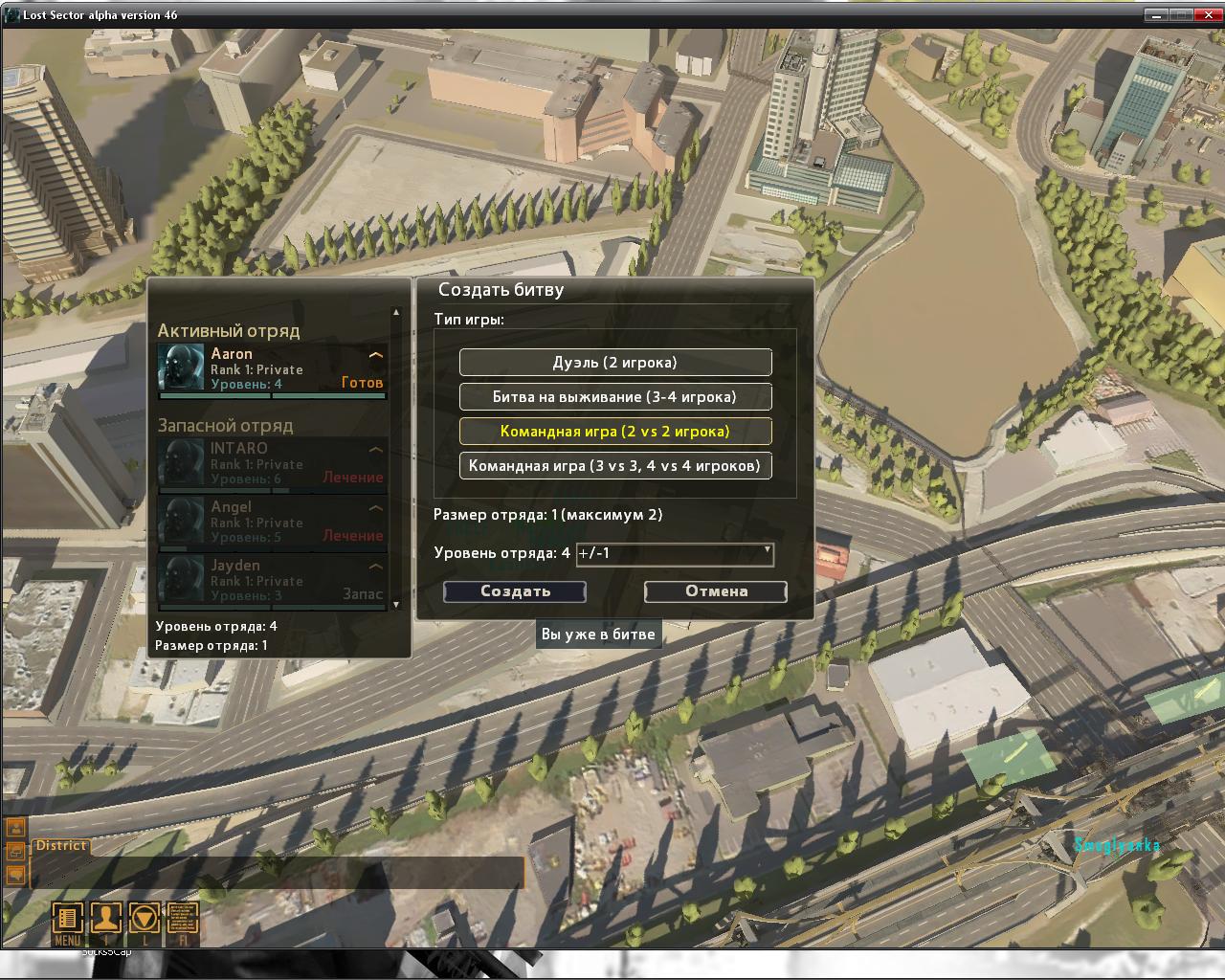Click the downward triangle circle icon
1225x980 pixels.
(x=145, y=920)
